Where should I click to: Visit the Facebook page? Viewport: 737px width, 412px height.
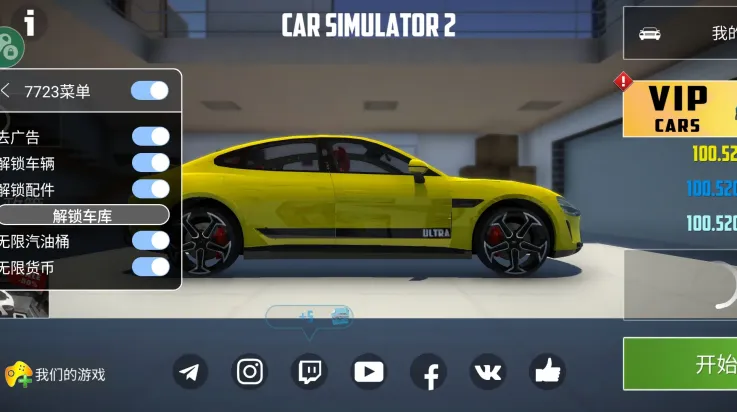pyautogui.click(x=429, y=373)
